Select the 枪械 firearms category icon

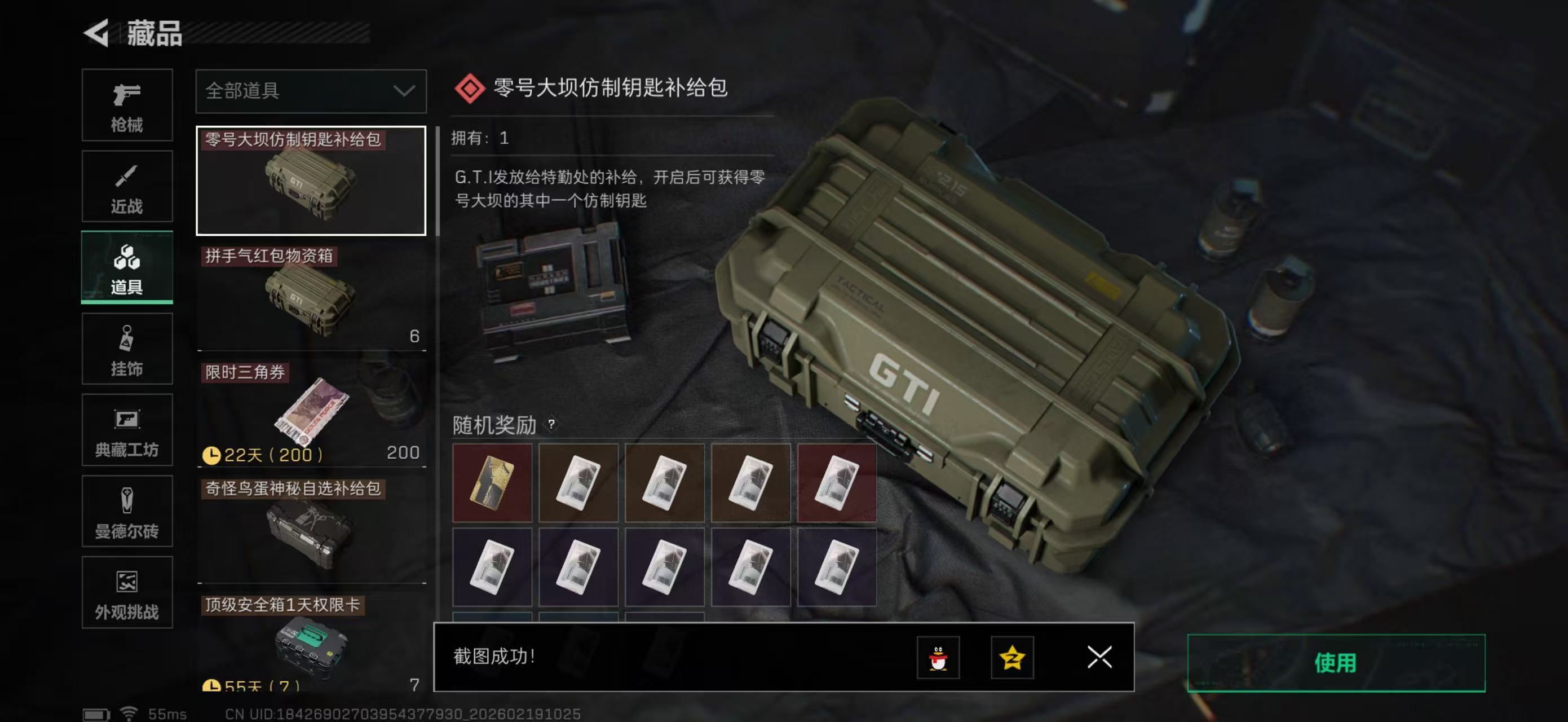click(127, 105)
